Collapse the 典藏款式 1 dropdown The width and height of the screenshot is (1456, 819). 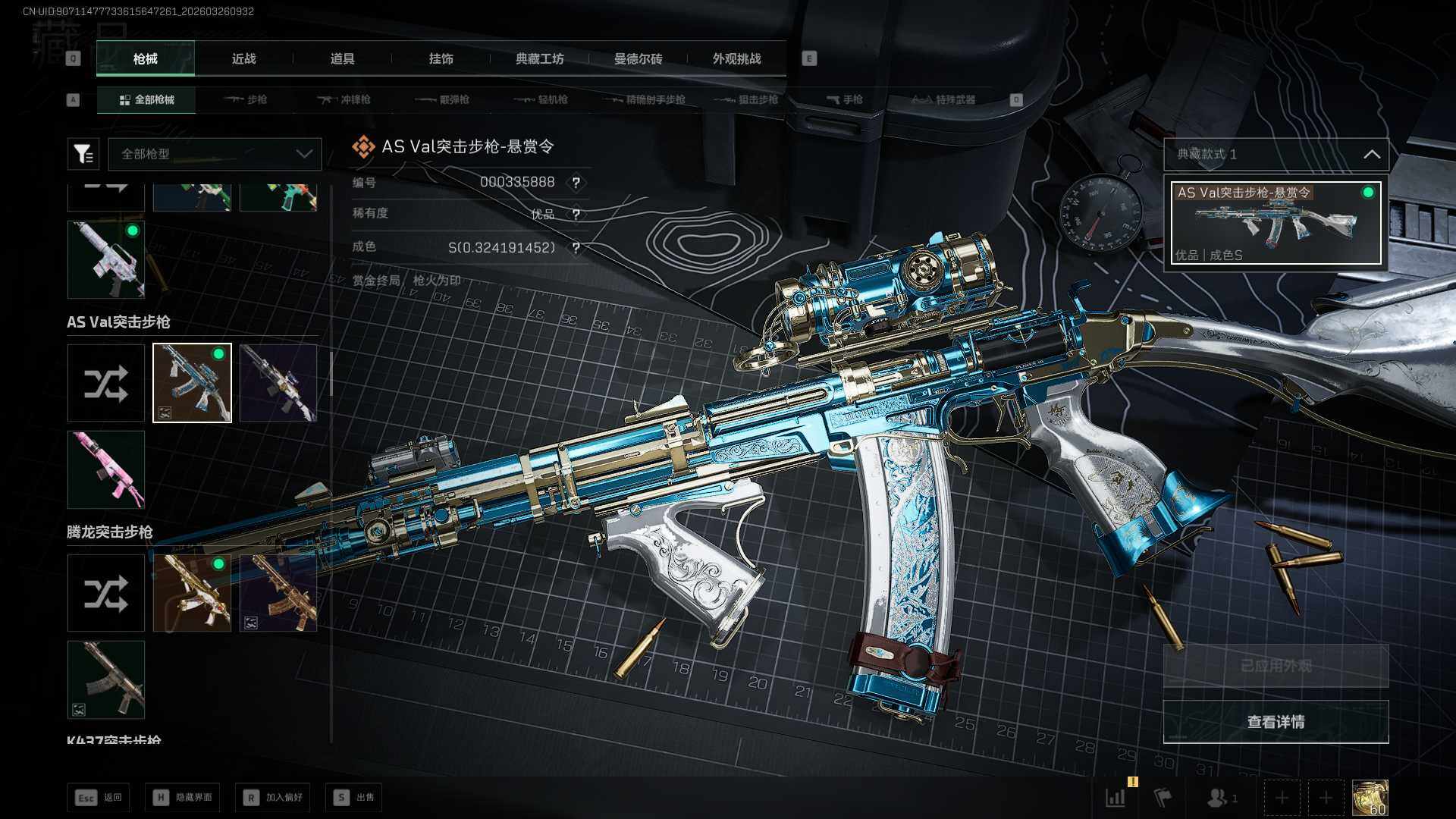[x=1371, y=155]
